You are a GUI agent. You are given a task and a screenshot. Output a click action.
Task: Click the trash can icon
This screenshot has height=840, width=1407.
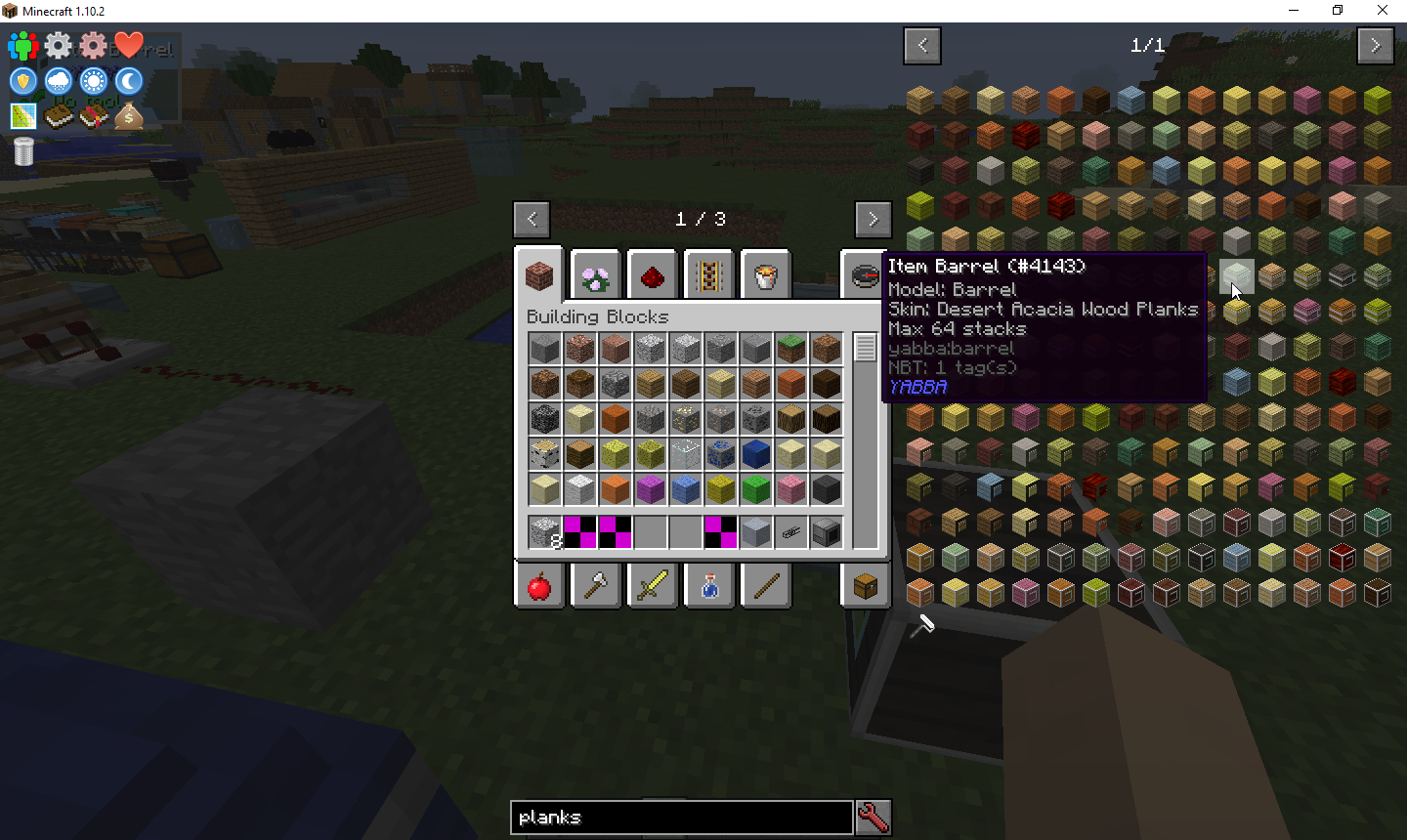(24, 151)
